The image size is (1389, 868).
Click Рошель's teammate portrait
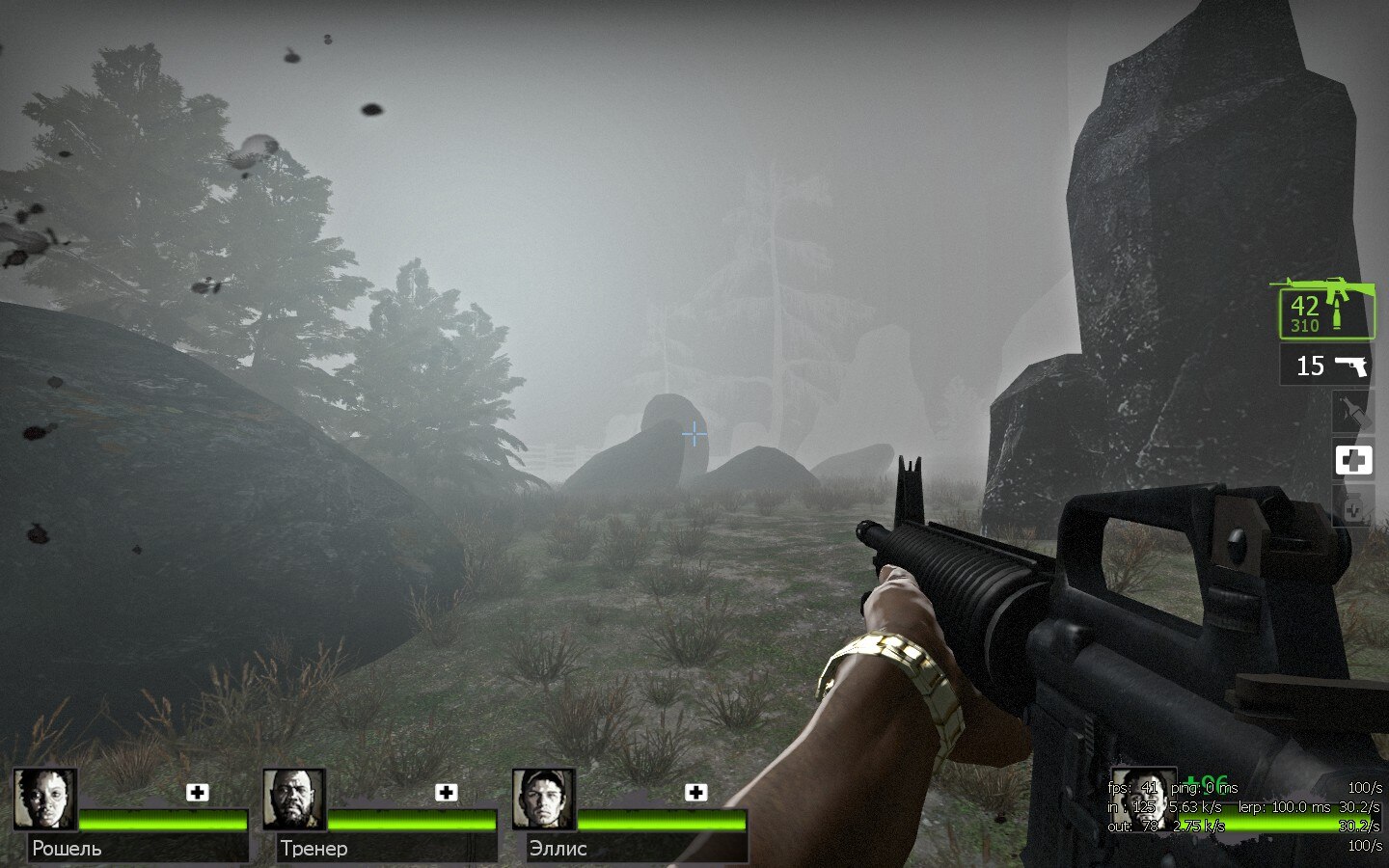click(45, 799)
